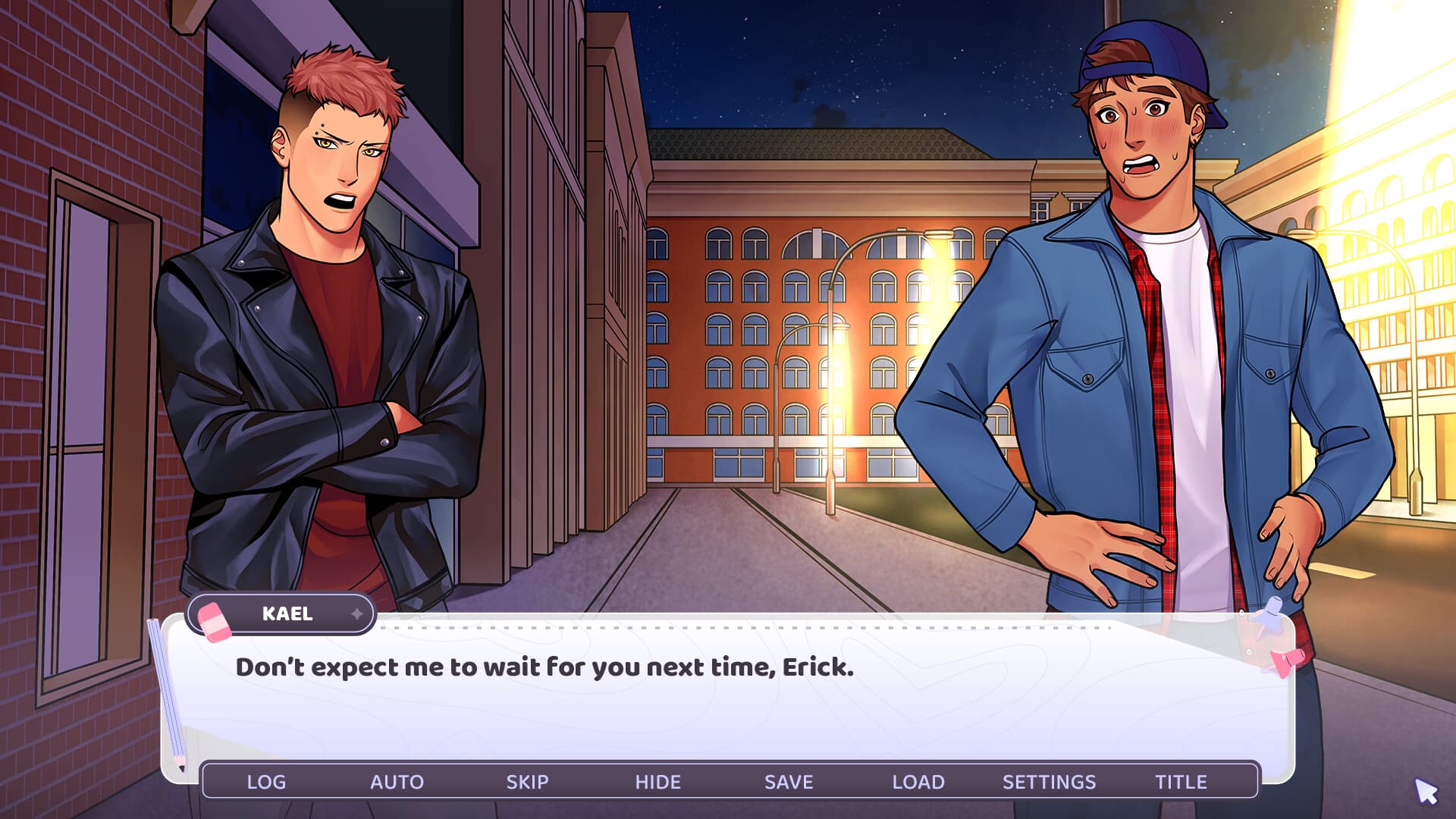This screenshot has width=1456, height=819.
Task: Open the SETTINGS menu
Action: pos(1050,782)
